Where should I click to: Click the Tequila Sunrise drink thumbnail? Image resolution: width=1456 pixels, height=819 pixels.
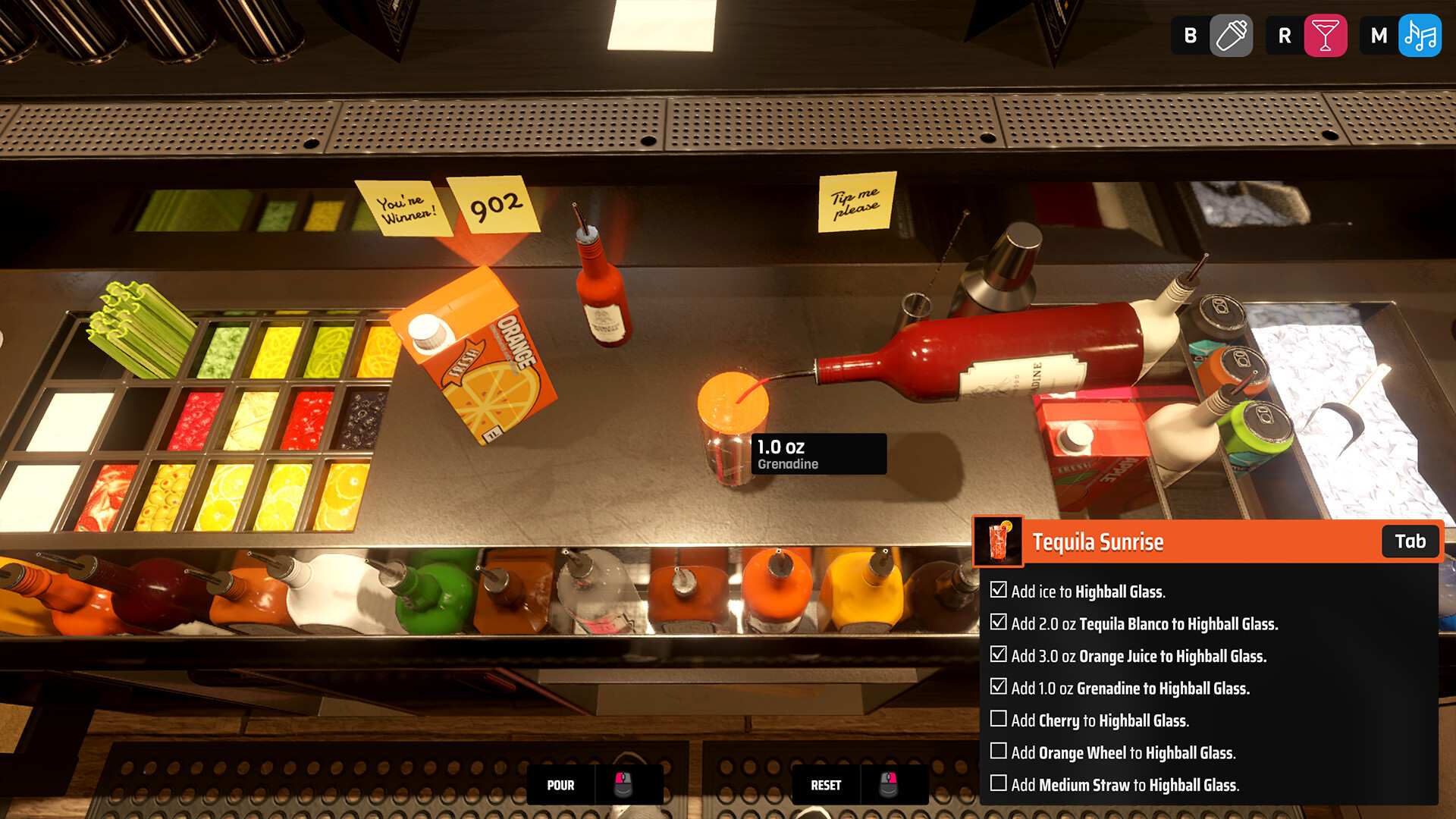pyautogui.click(x=998, y=541)
